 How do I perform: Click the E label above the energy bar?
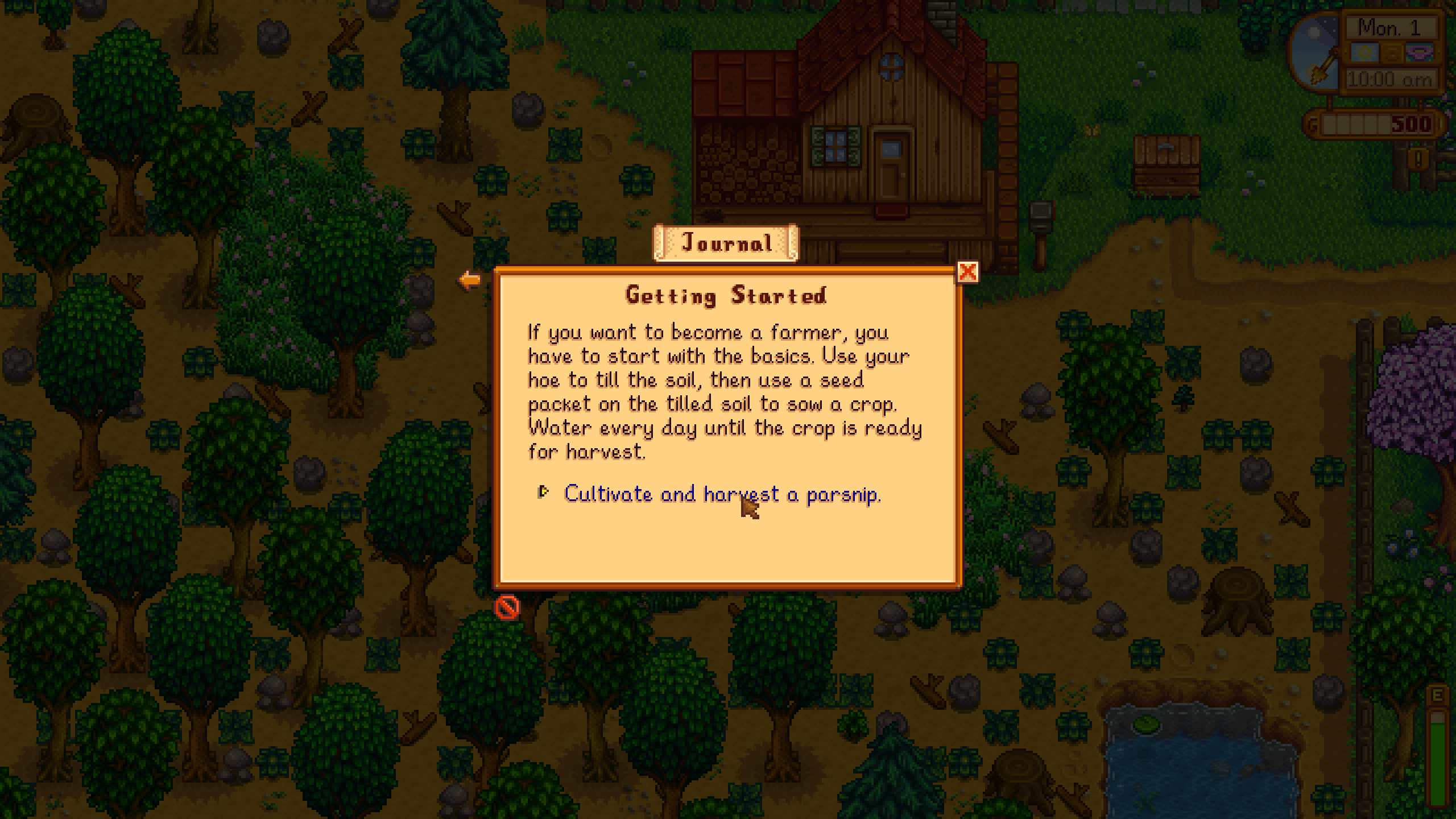click(1437, 694)
